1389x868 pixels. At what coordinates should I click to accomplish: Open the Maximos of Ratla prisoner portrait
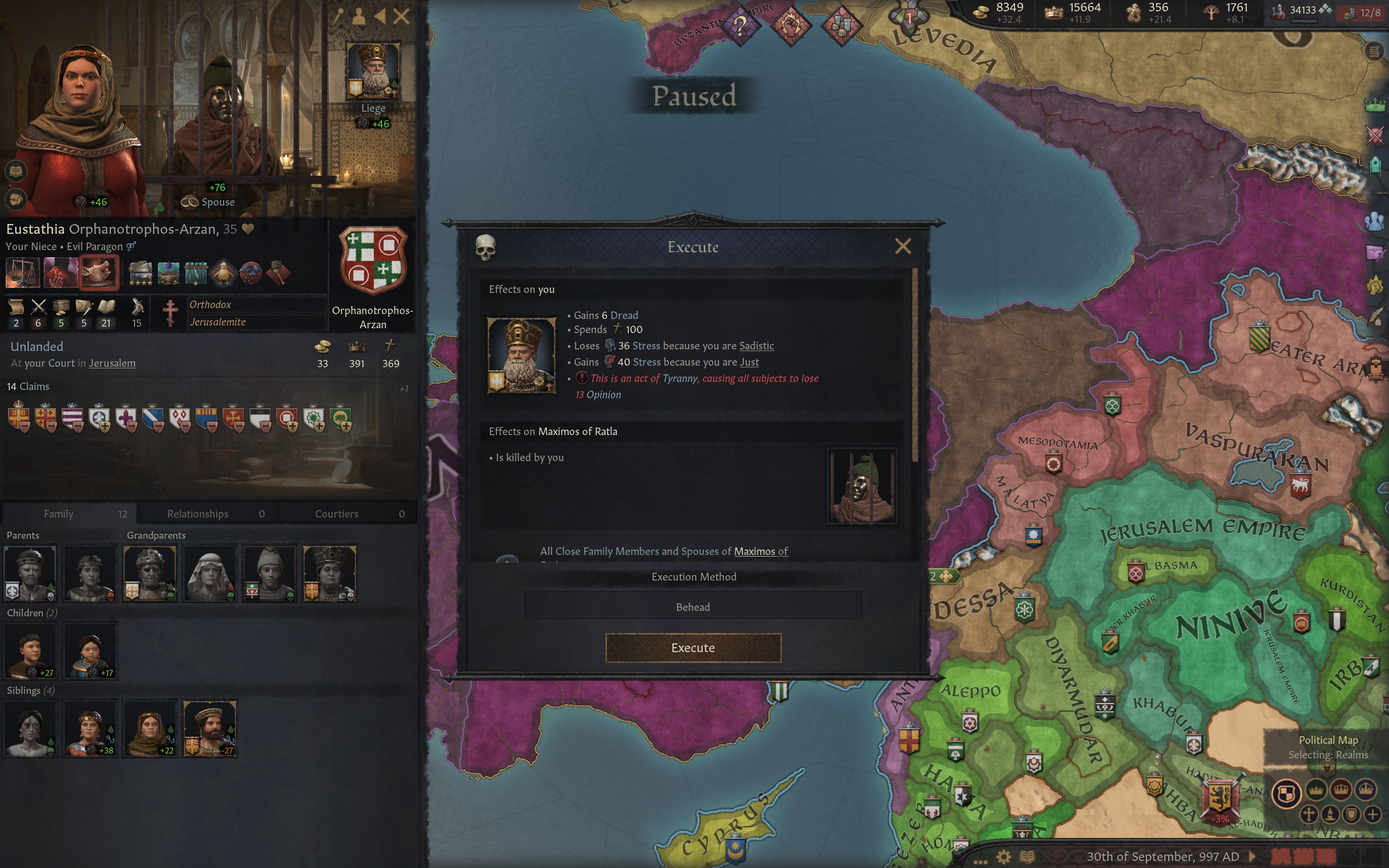pos(861,486)
